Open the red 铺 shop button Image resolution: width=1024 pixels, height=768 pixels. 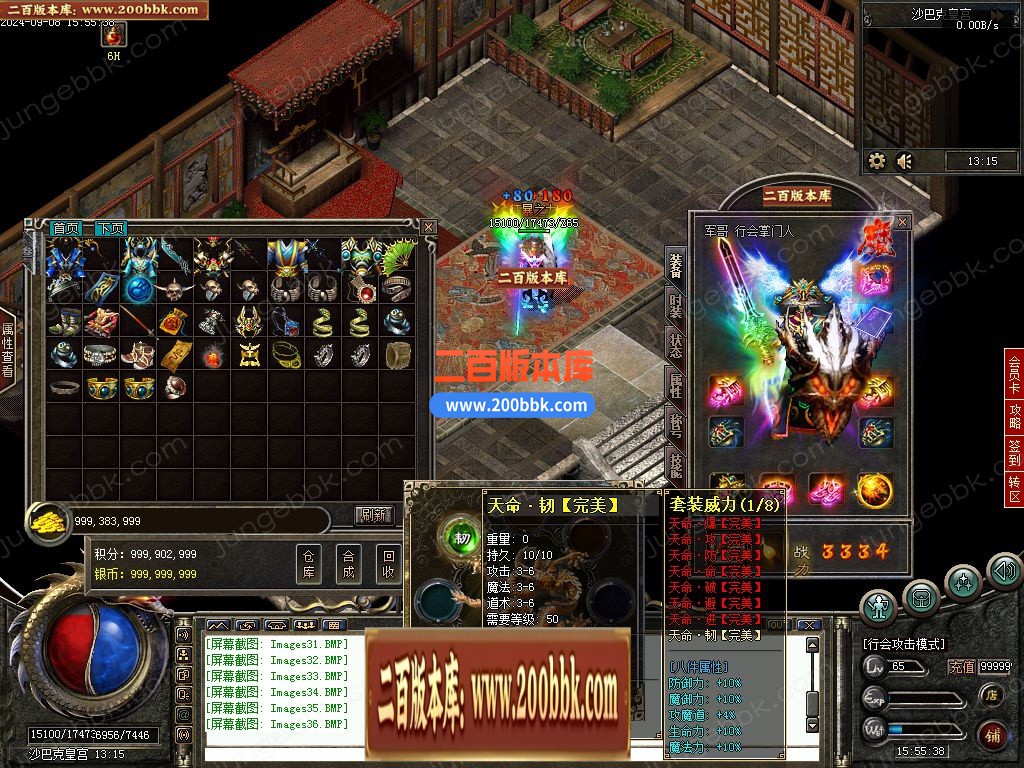click(992, 734)
